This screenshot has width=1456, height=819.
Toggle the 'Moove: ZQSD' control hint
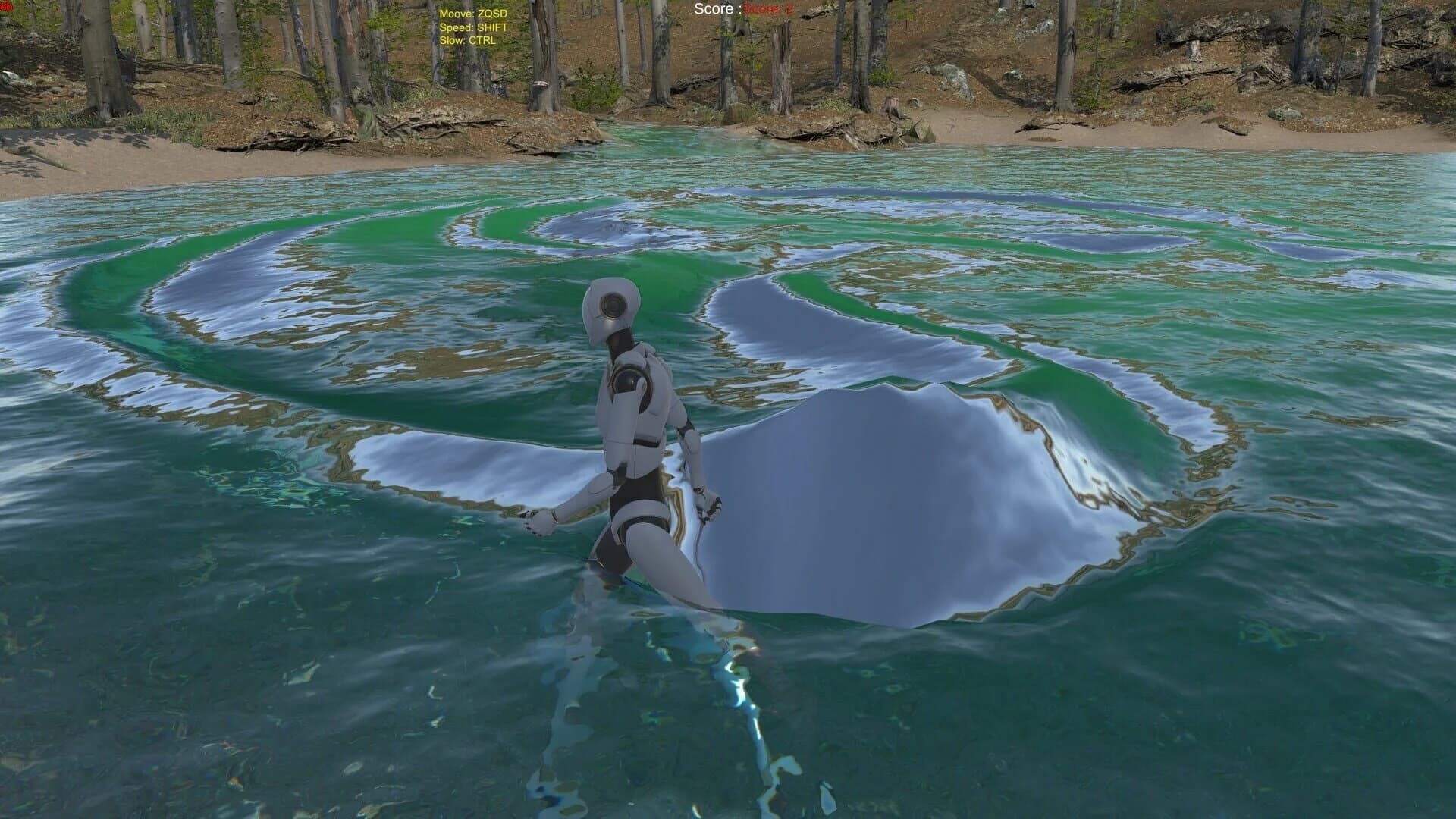tap(472, 13)
